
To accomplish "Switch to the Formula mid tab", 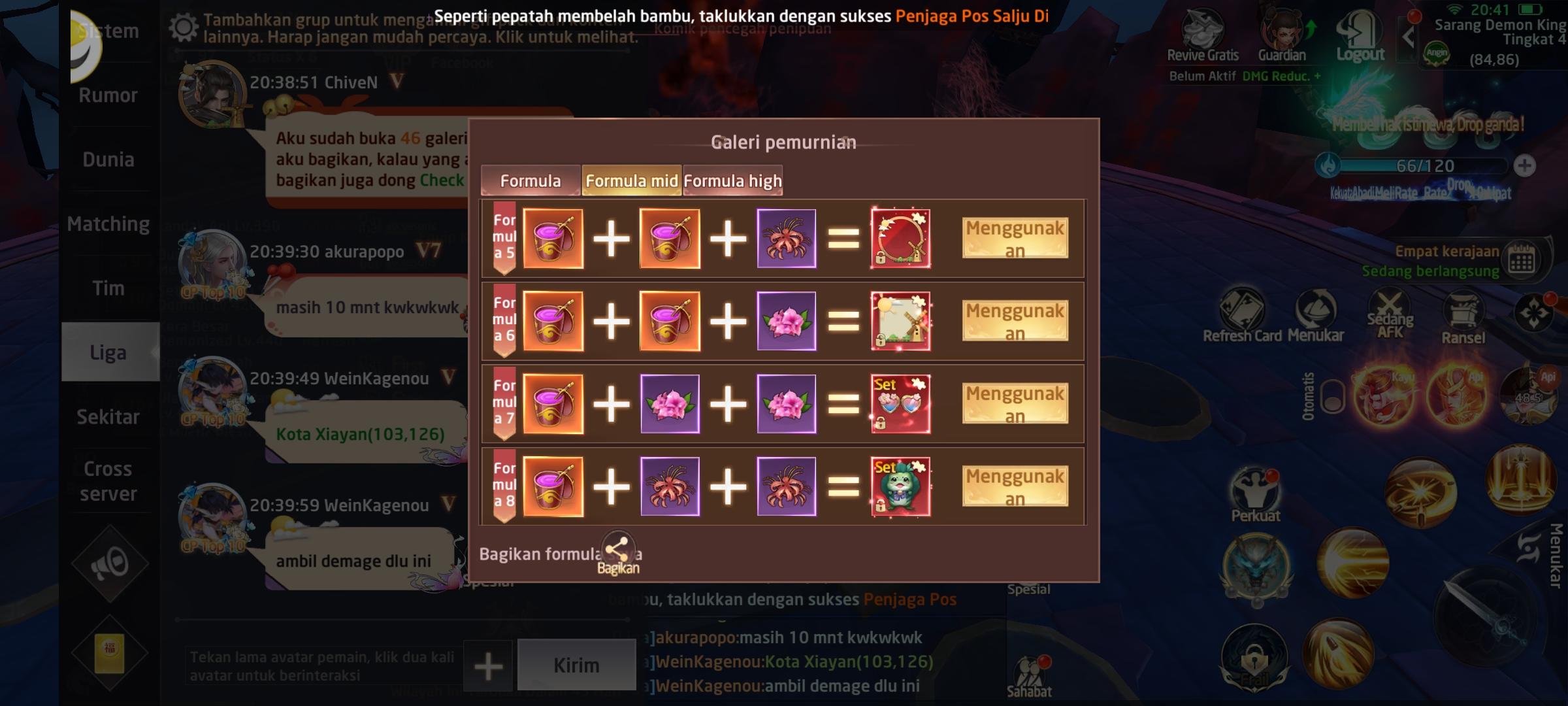I will [x=631, y=180].
